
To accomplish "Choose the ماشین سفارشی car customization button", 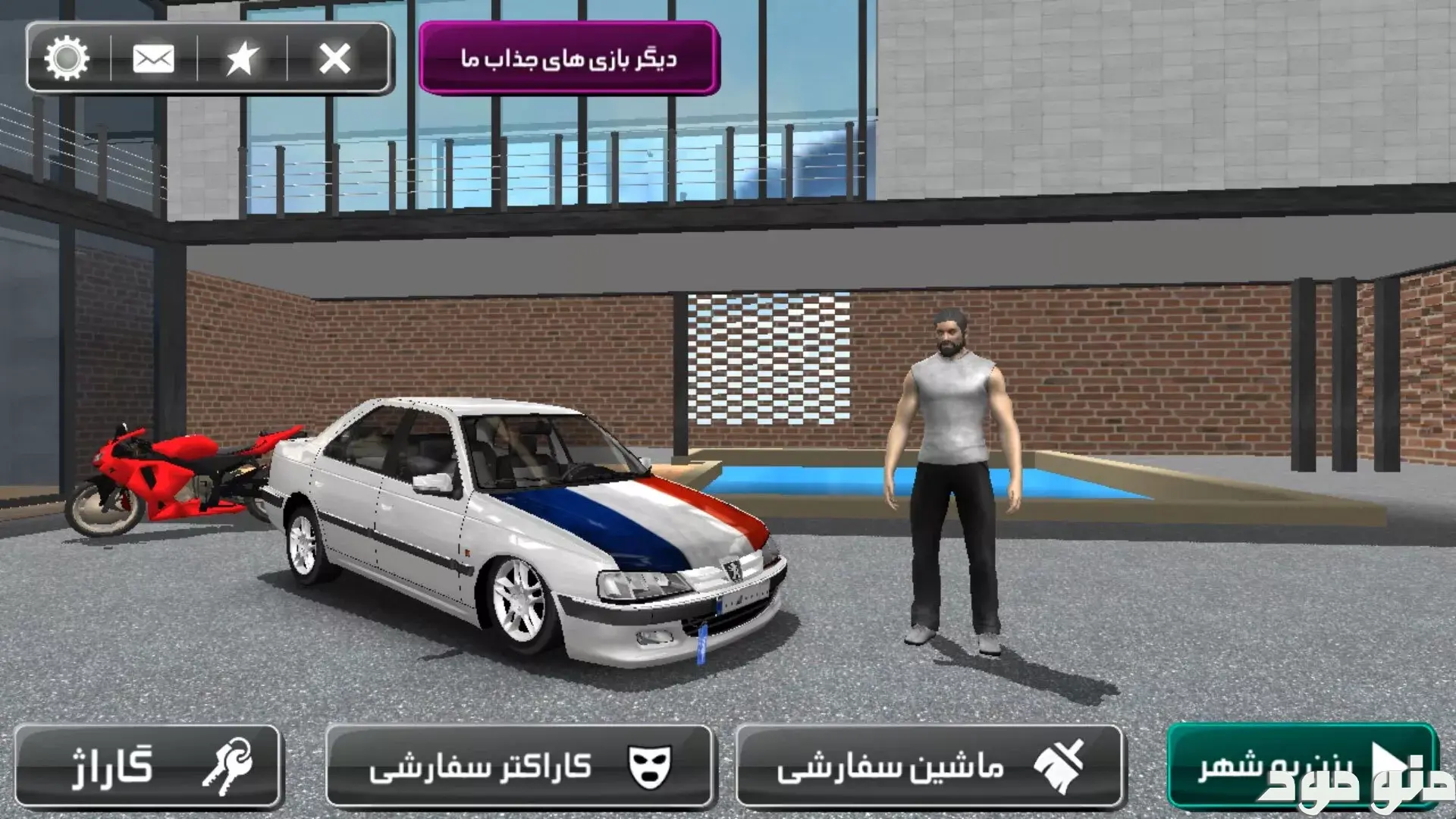I will [928, 766].
